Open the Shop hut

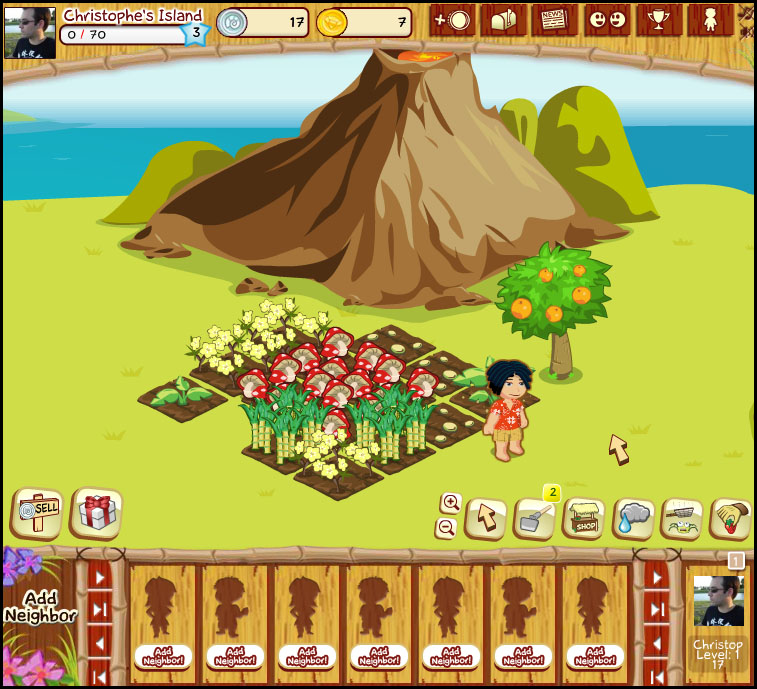[585, 518]
